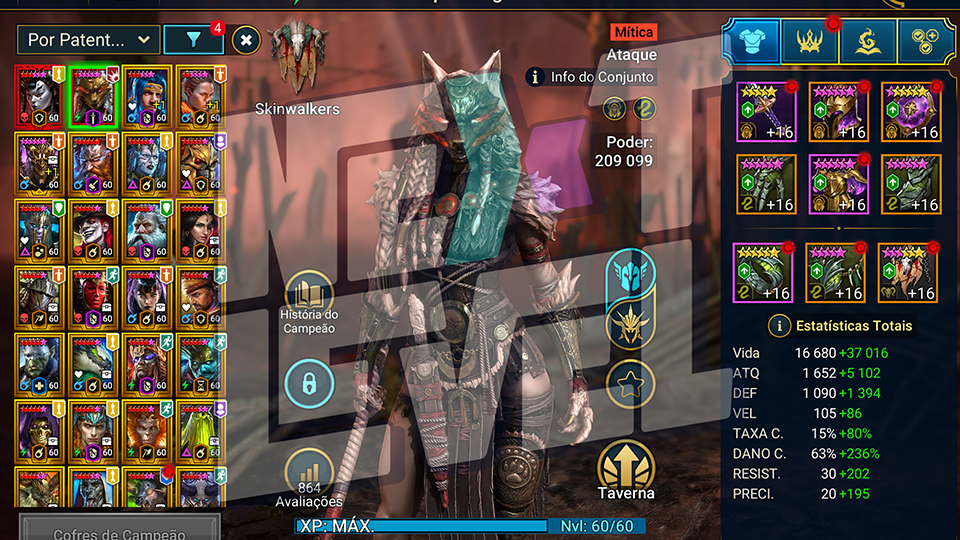
Task: Select the purple staff weapon gear slot
Action: [x=766, y=111]
